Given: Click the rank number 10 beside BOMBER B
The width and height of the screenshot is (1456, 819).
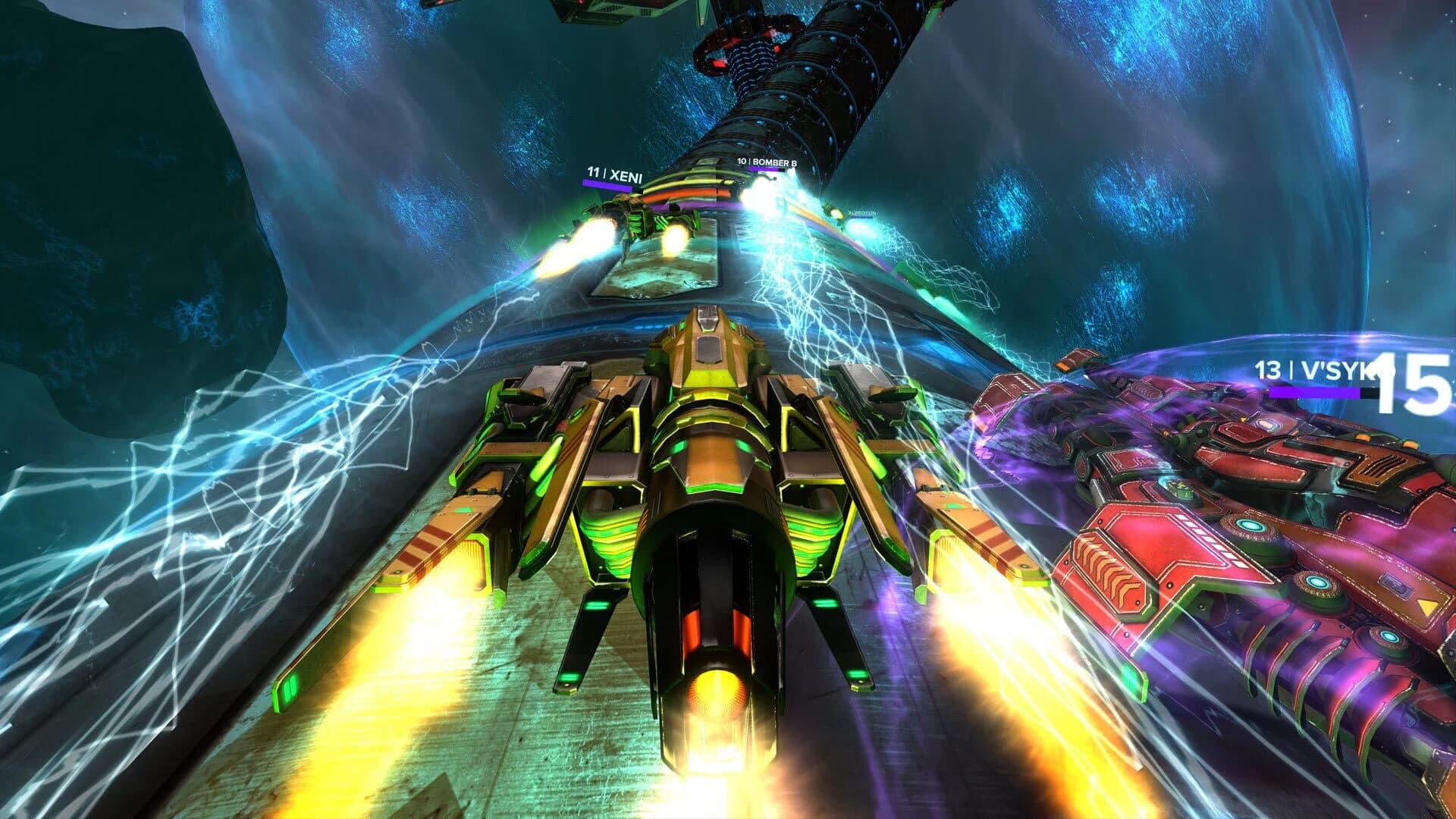Looking at the screenshot, I should coord(741,161).
